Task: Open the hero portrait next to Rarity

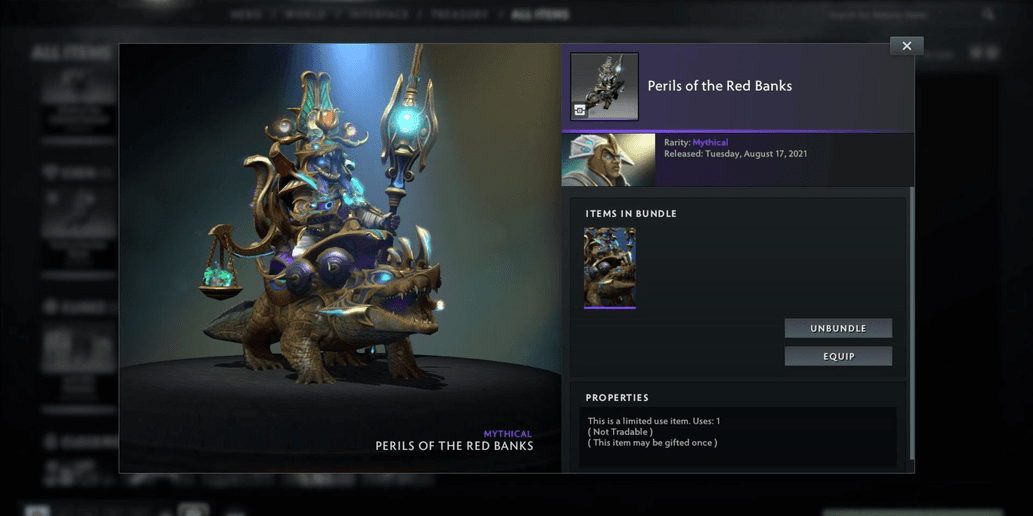Action: (608, 160)
